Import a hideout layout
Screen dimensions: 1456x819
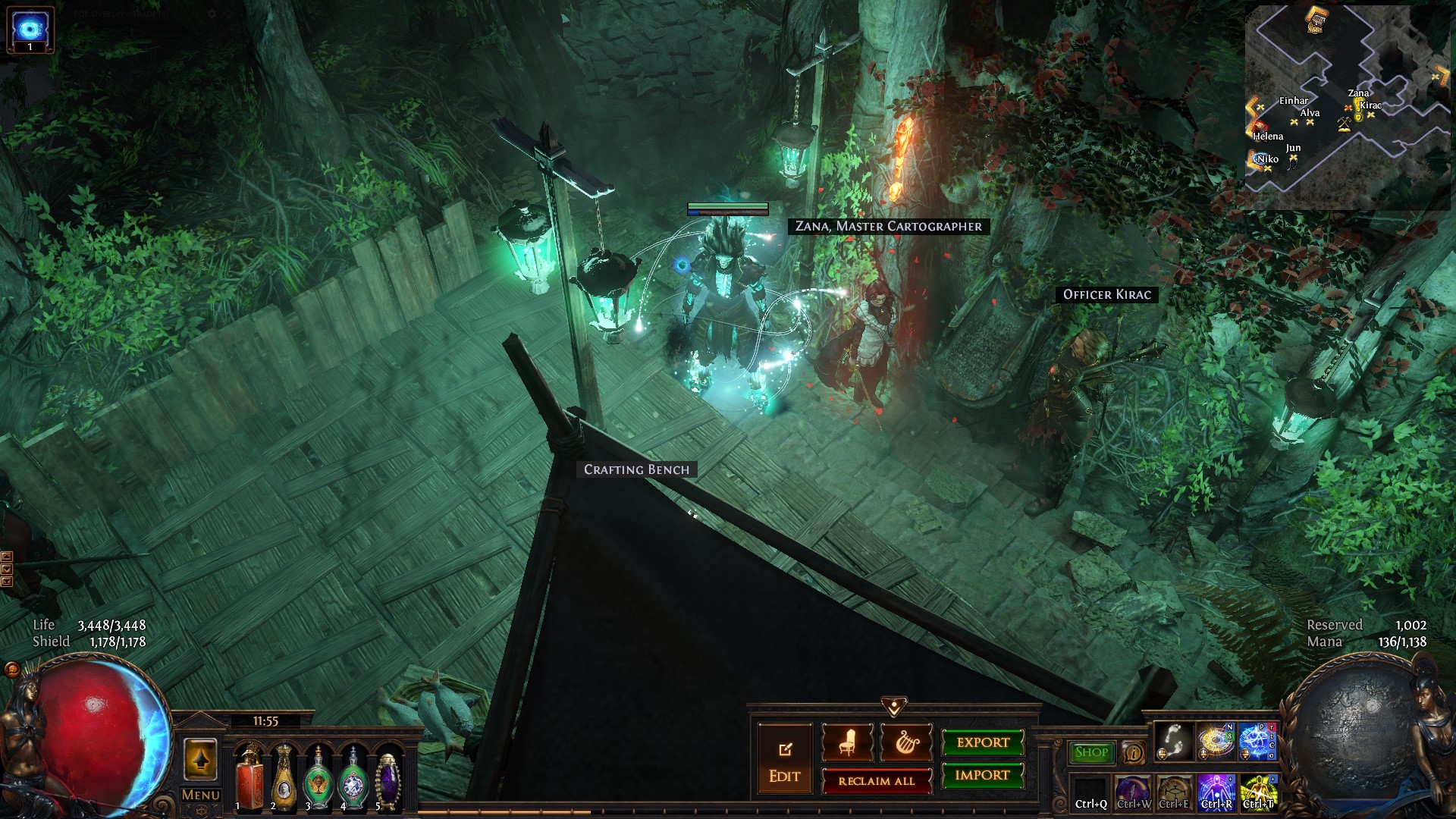coord(983,775)
